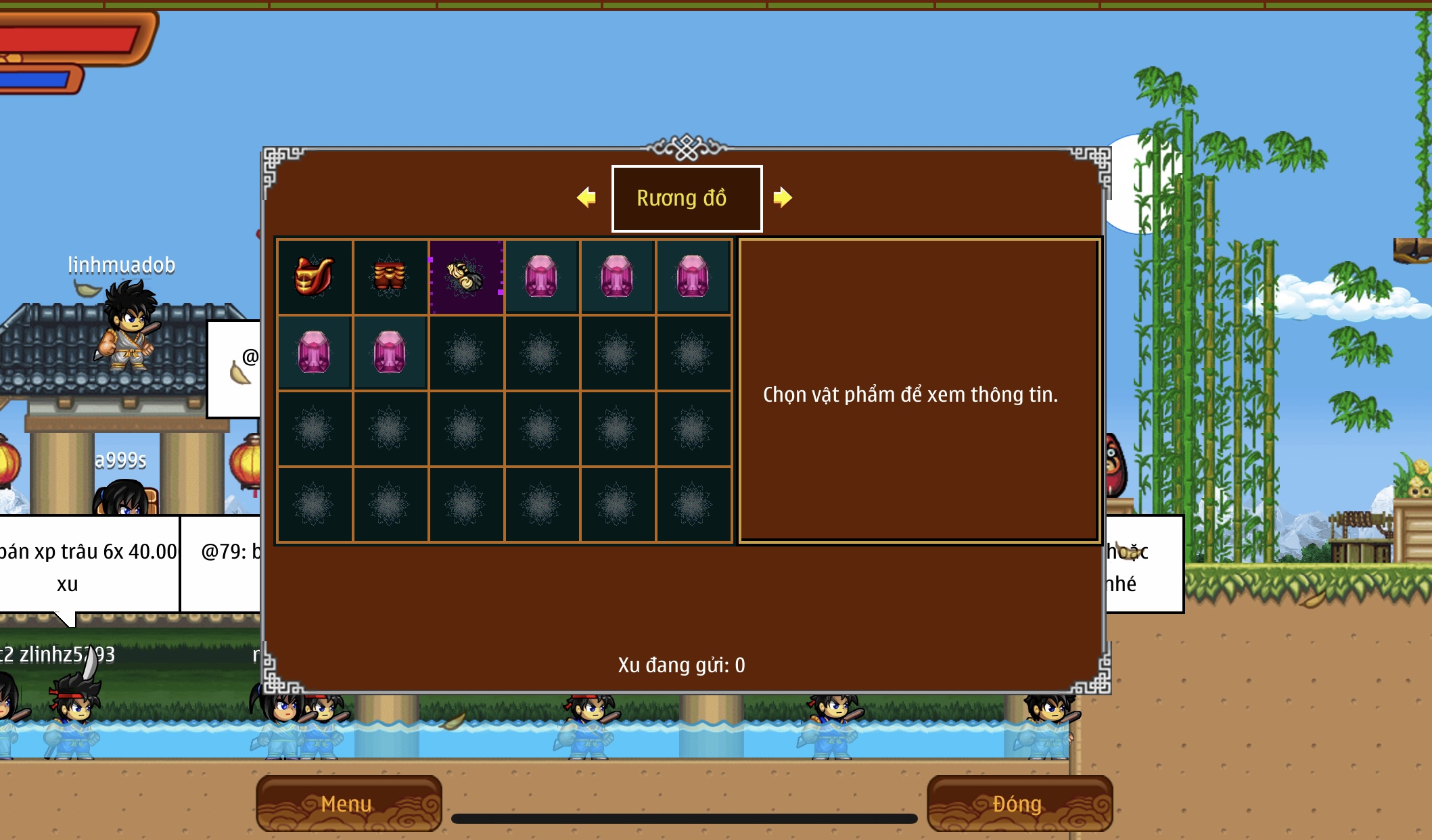
Task: Go to previous tab with left arrow
Action: coord(586,197)
